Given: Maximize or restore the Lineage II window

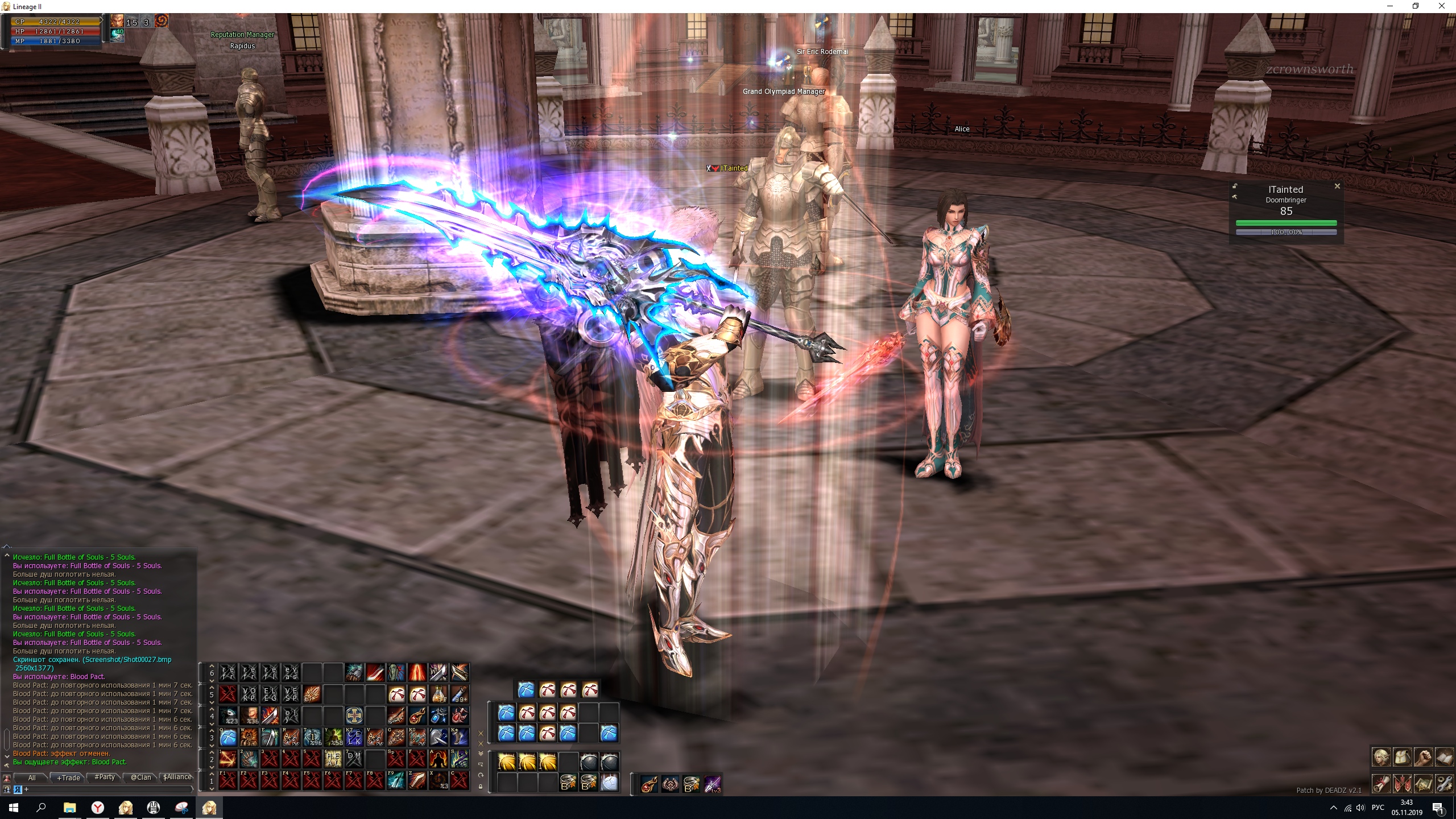Looking at the screenshot, I should 1416,6.
